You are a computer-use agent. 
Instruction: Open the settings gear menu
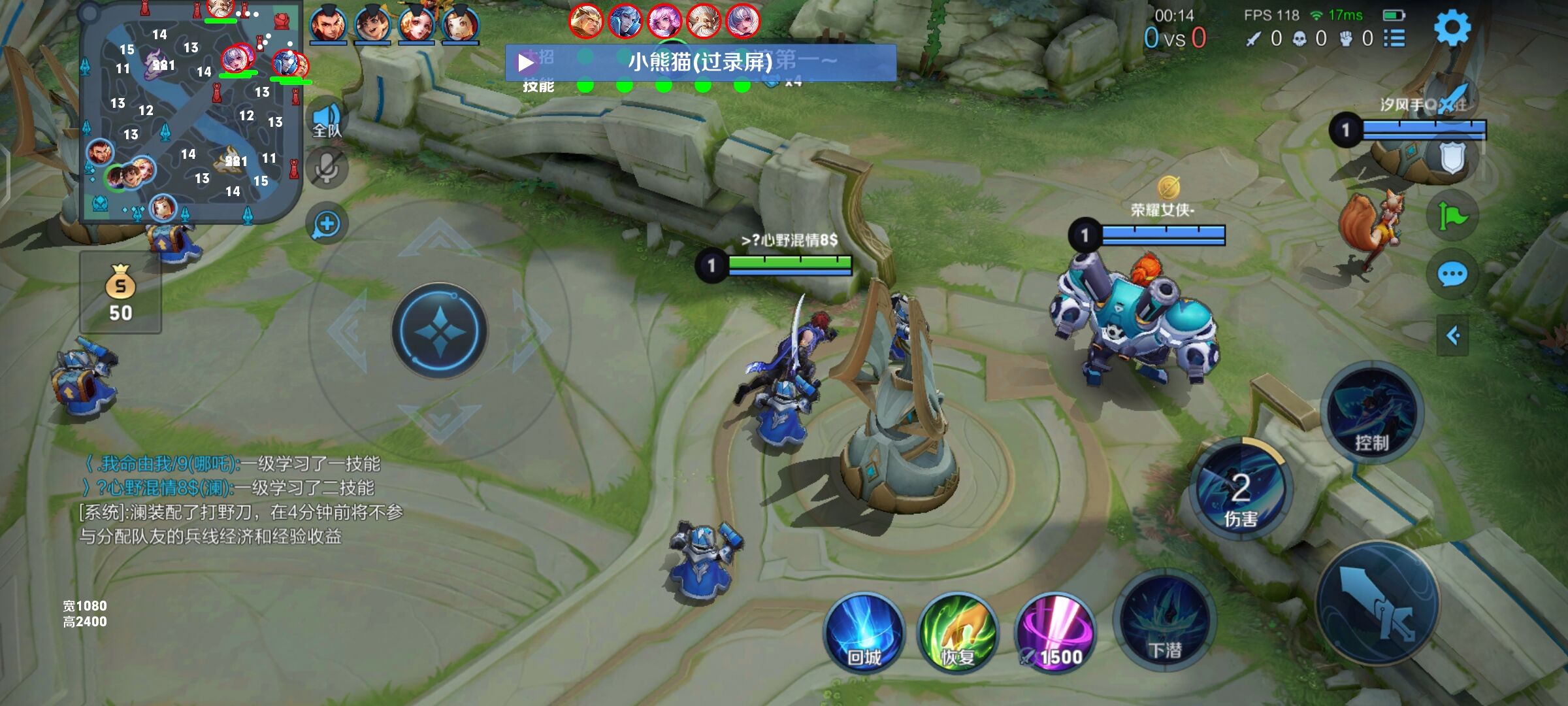(1452, 27)
